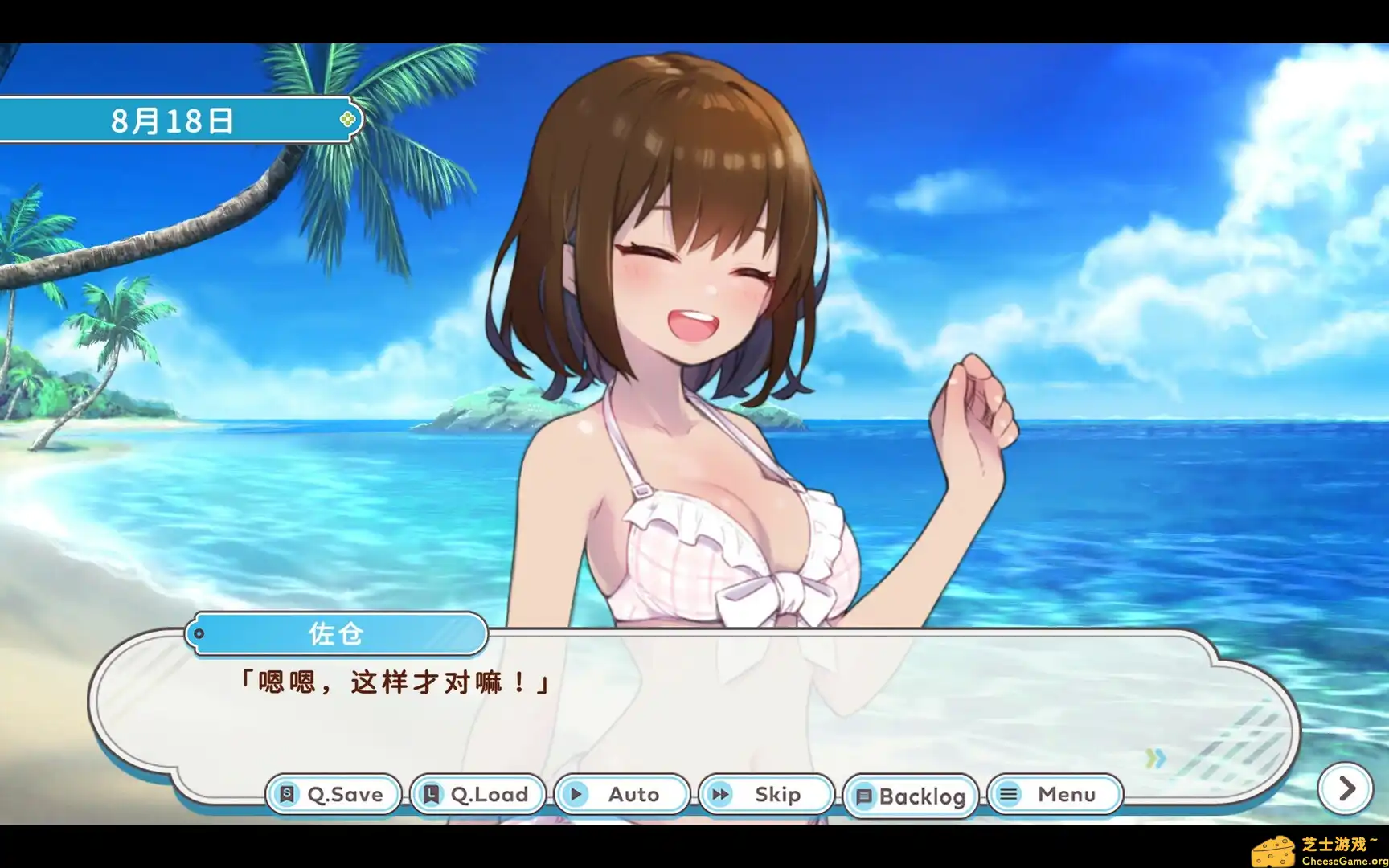Screen dimensions: 1389x868
Task: Quick load a save with Q.Load
Action: (477, 794)
